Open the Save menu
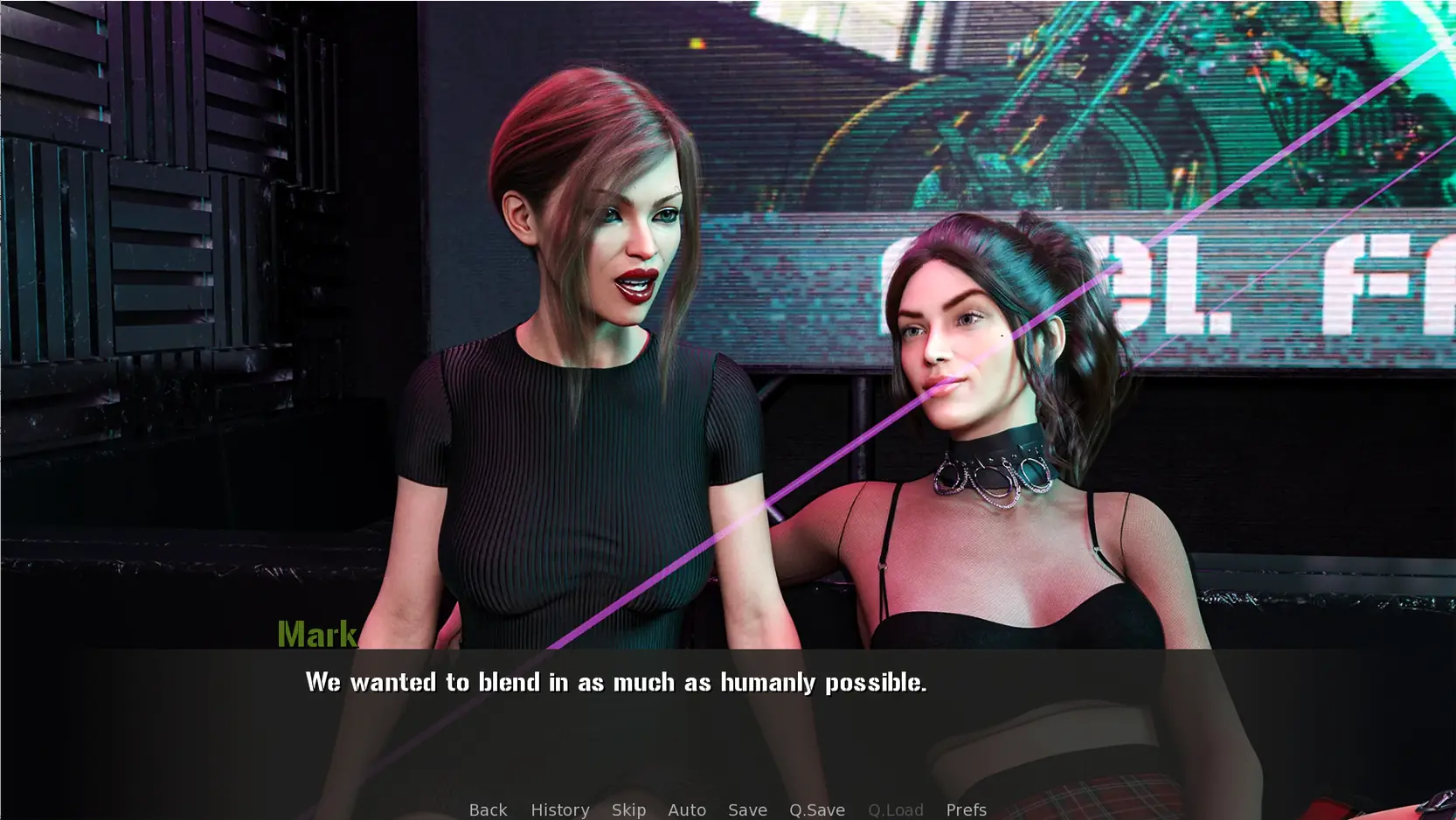Screen dimensions: 1456x820 point(747,810)
